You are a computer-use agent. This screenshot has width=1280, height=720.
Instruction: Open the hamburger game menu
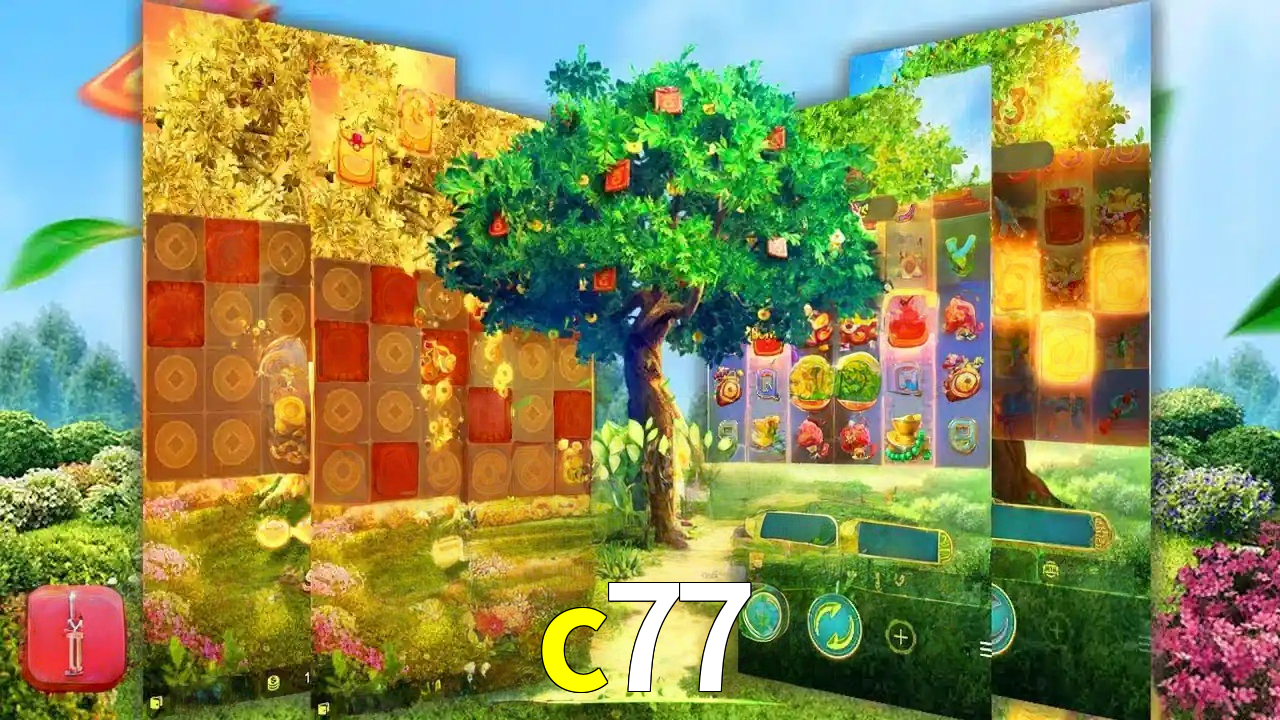click(986, 647)
